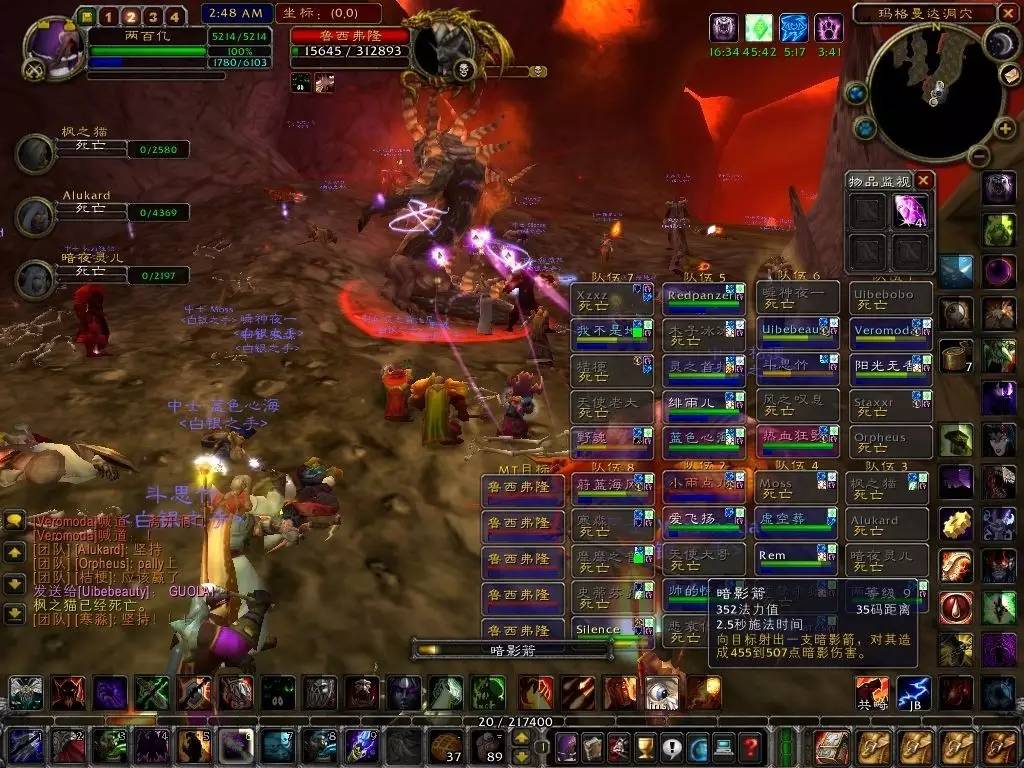Activate the 共鸣 ability icon
Viewport: 1024px width, 768px height.
[871, 693]
